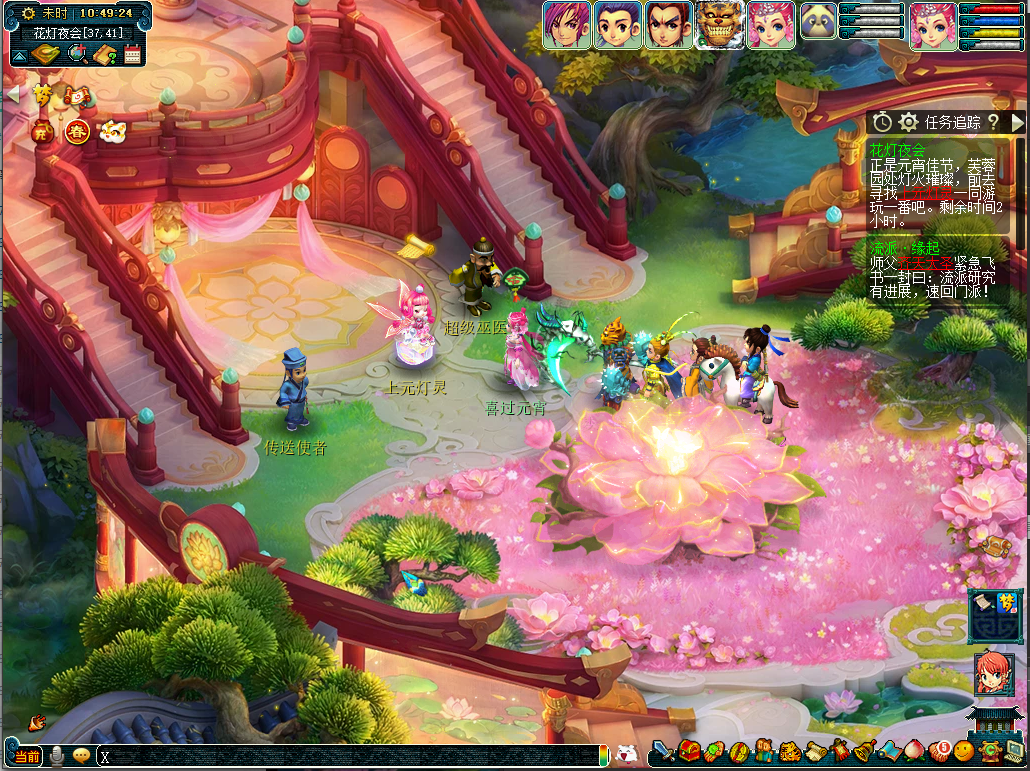Open task tracker settings gear

(908, 122)
